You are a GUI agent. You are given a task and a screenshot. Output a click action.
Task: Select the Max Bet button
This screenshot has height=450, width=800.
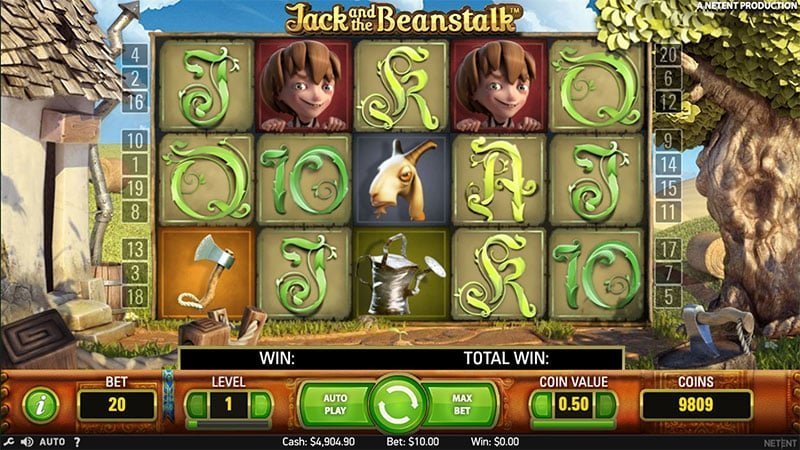point(460,404)
